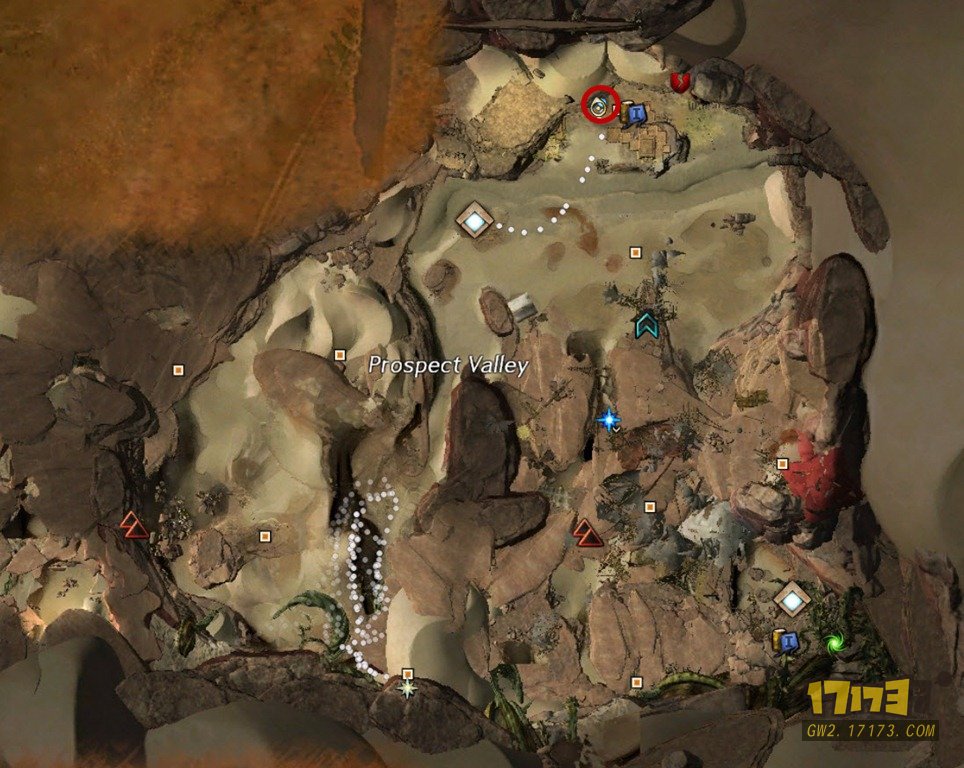Image resolution: width=964 pixels, height=768 pixels.
Task: Select the waypoint diamond above the green swirl
Action: (x=792, y=600)
